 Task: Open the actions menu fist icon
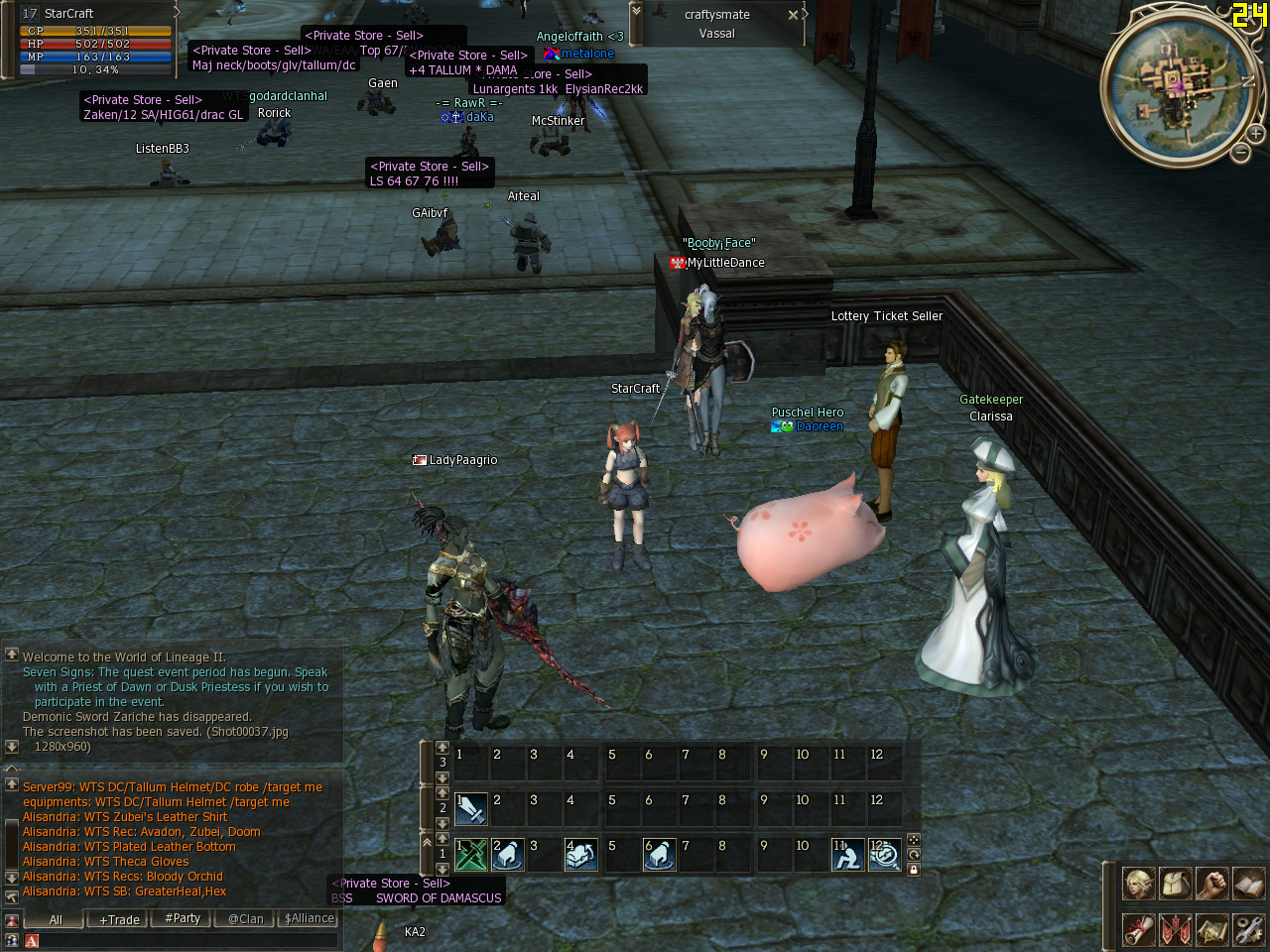tap(1211, 883)
